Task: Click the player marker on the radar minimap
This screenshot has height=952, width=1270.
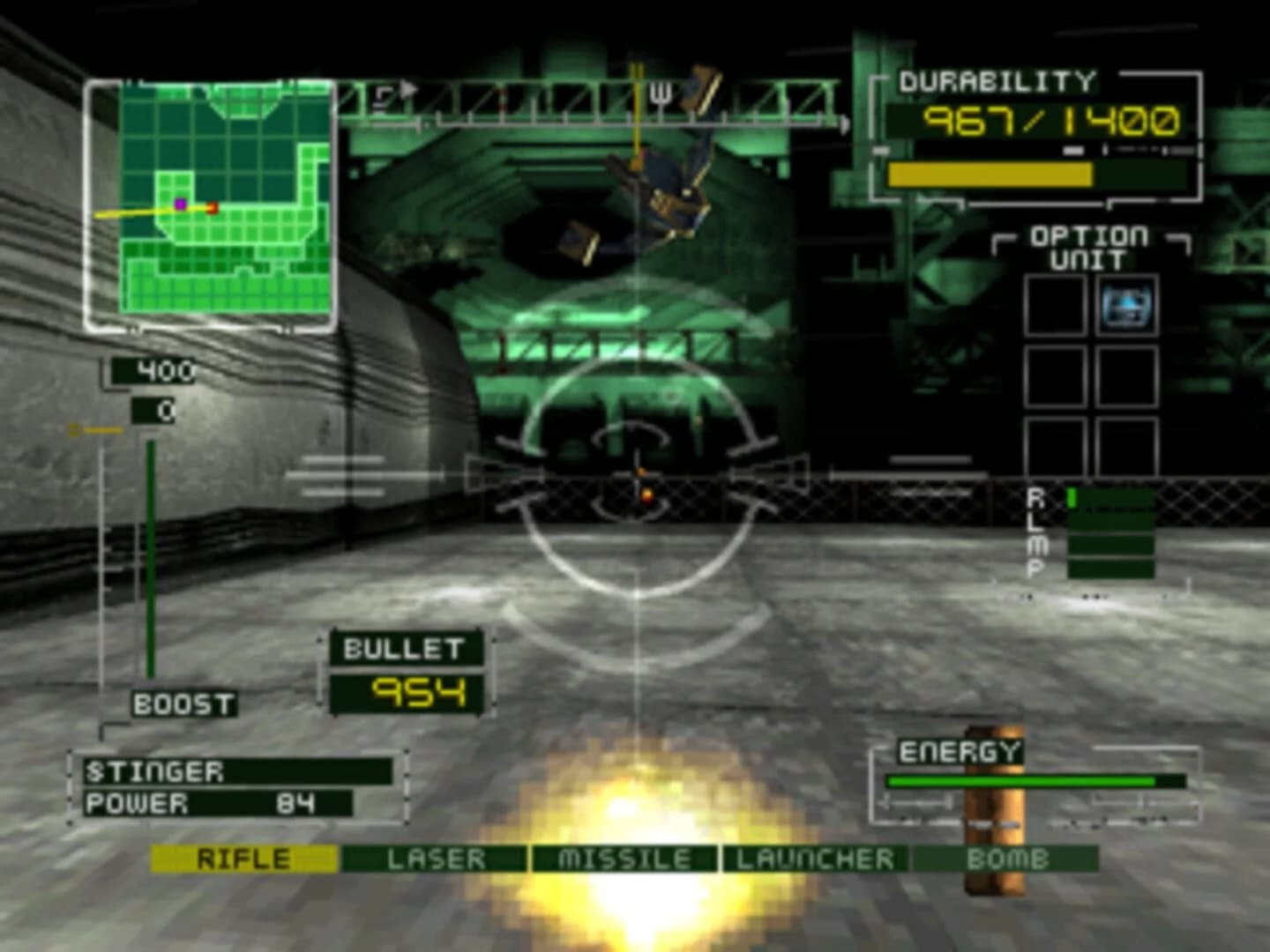Action: (179, 204)
